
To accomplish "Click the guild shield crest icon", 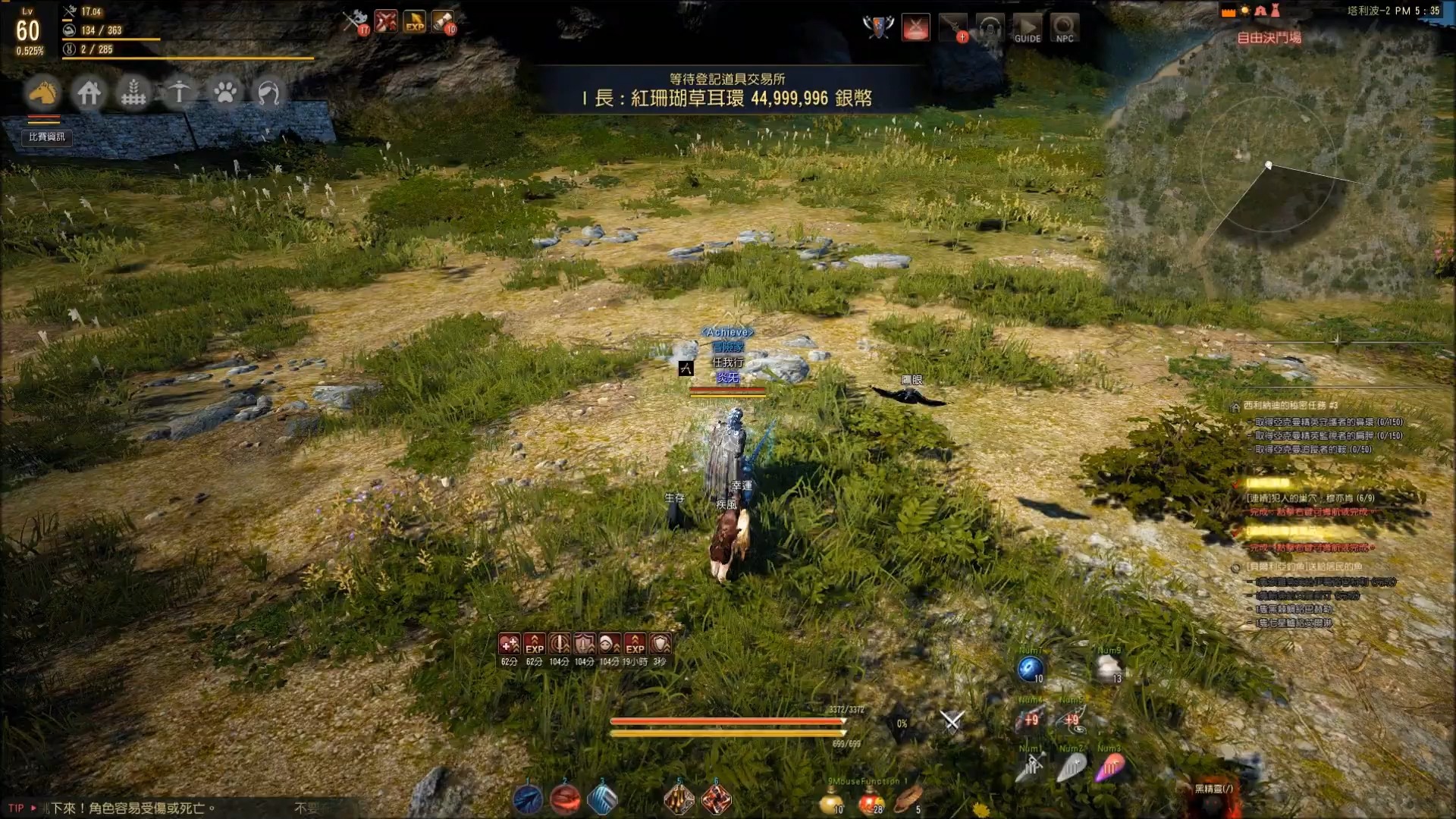I will (877, 27).
